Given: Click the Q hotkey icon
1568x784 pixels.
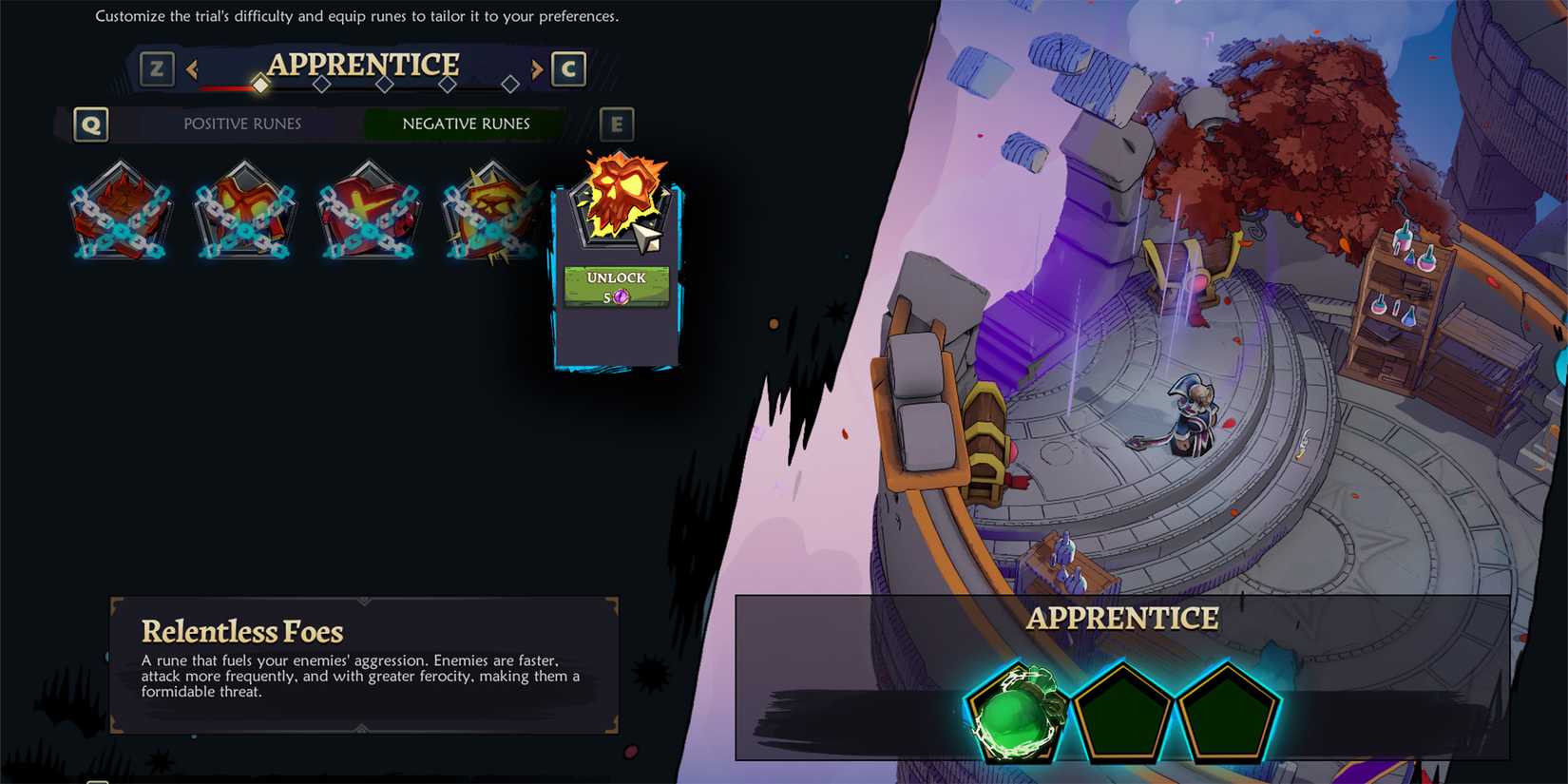Looking at the screenshot, I should [x=90, y=124].
